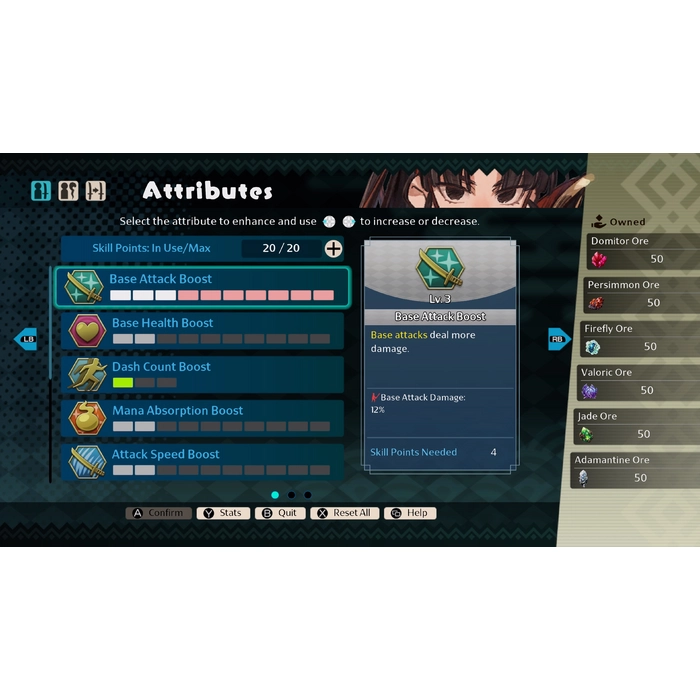Select the Persimmon Ore entry
Image resolution: width=700 pixels, height=700 pixels.
[635, 295]
